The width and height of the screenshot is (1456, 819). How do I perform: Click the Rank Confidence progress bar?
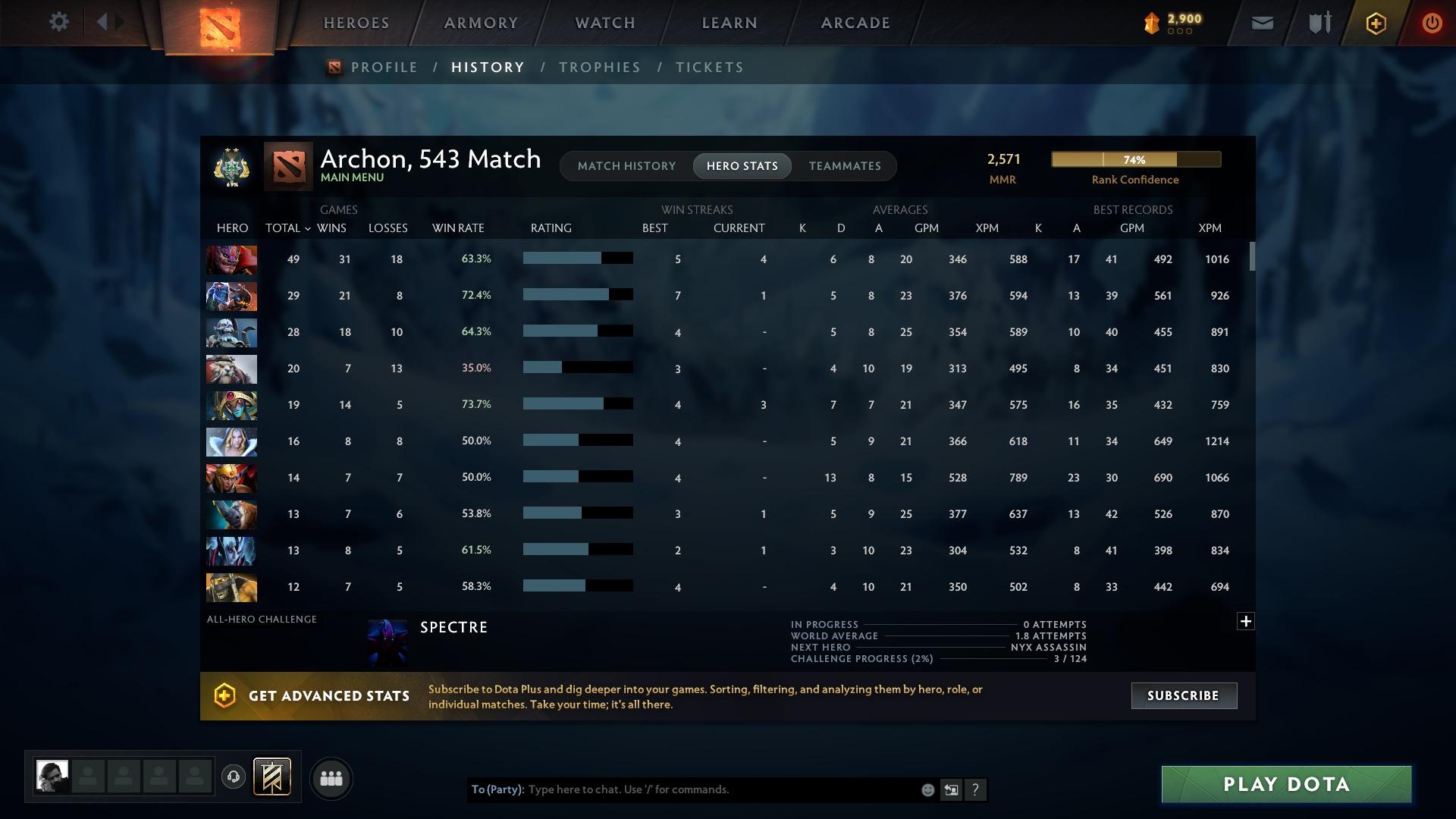1135,159
